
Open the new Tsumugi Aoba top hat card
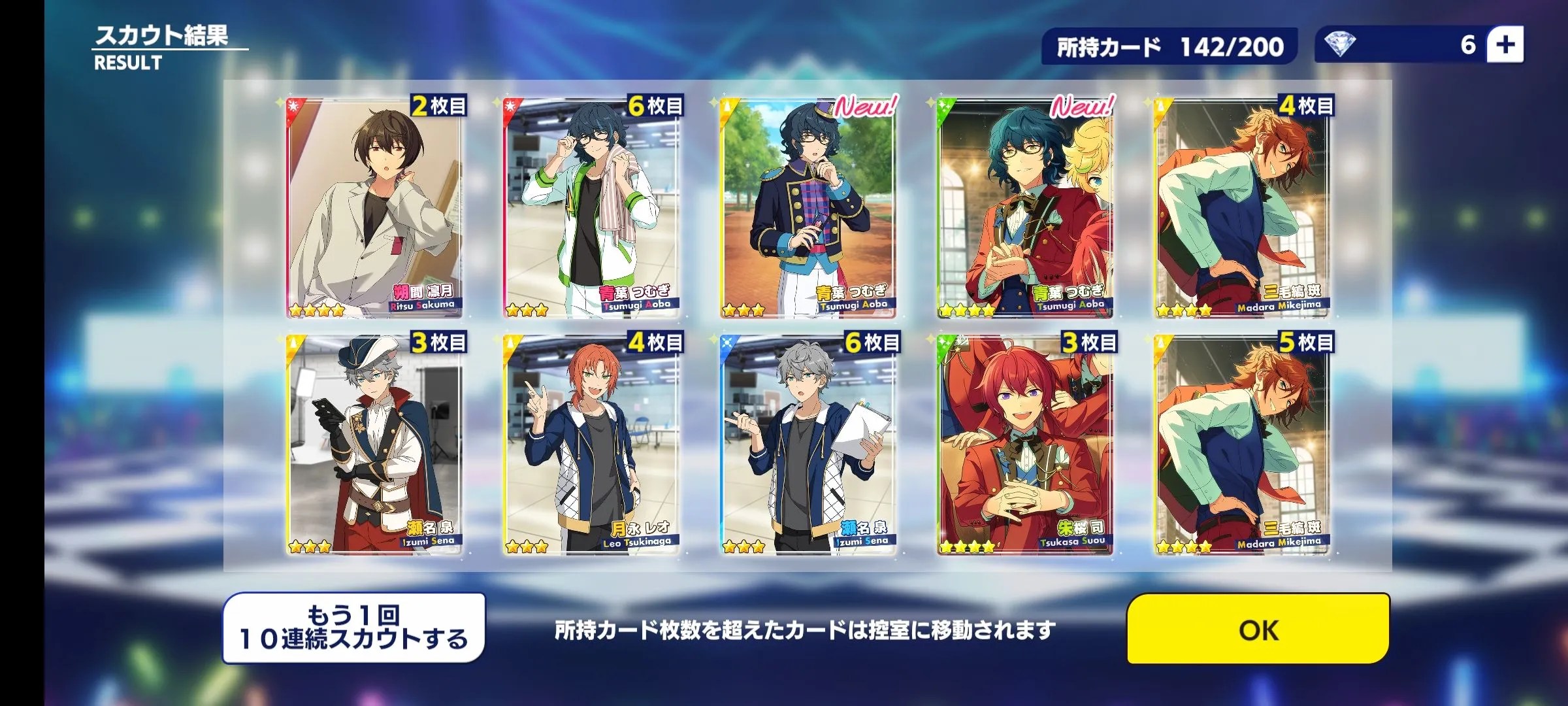(x=808, y=208)
